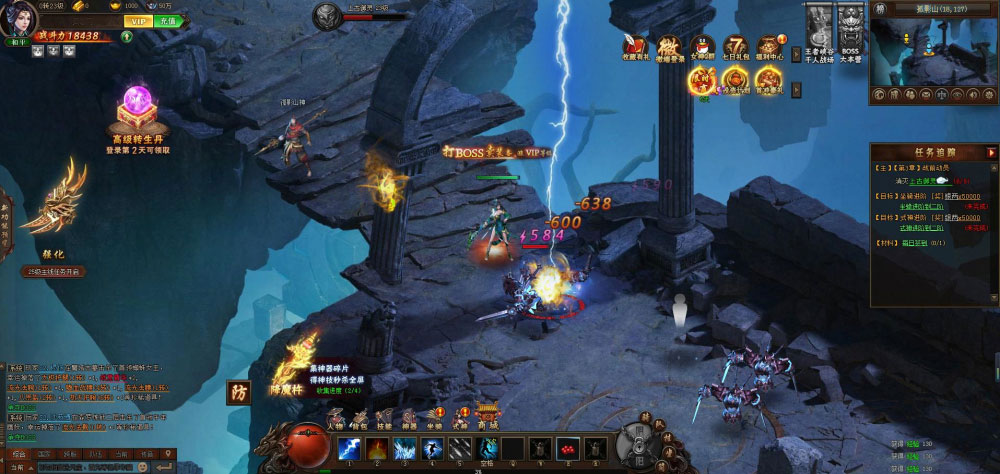Viewport: 1000px width, 474px height.
Task: Click the green 充值 recharge button
Action: tap(167, 20)
